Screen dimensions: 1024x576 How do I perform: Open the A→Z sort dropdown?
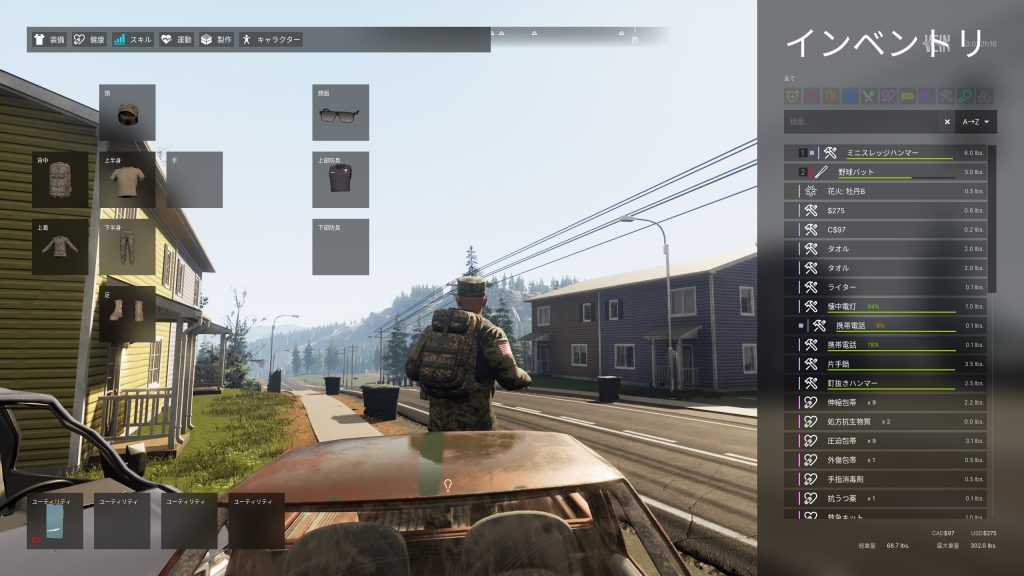976,122
